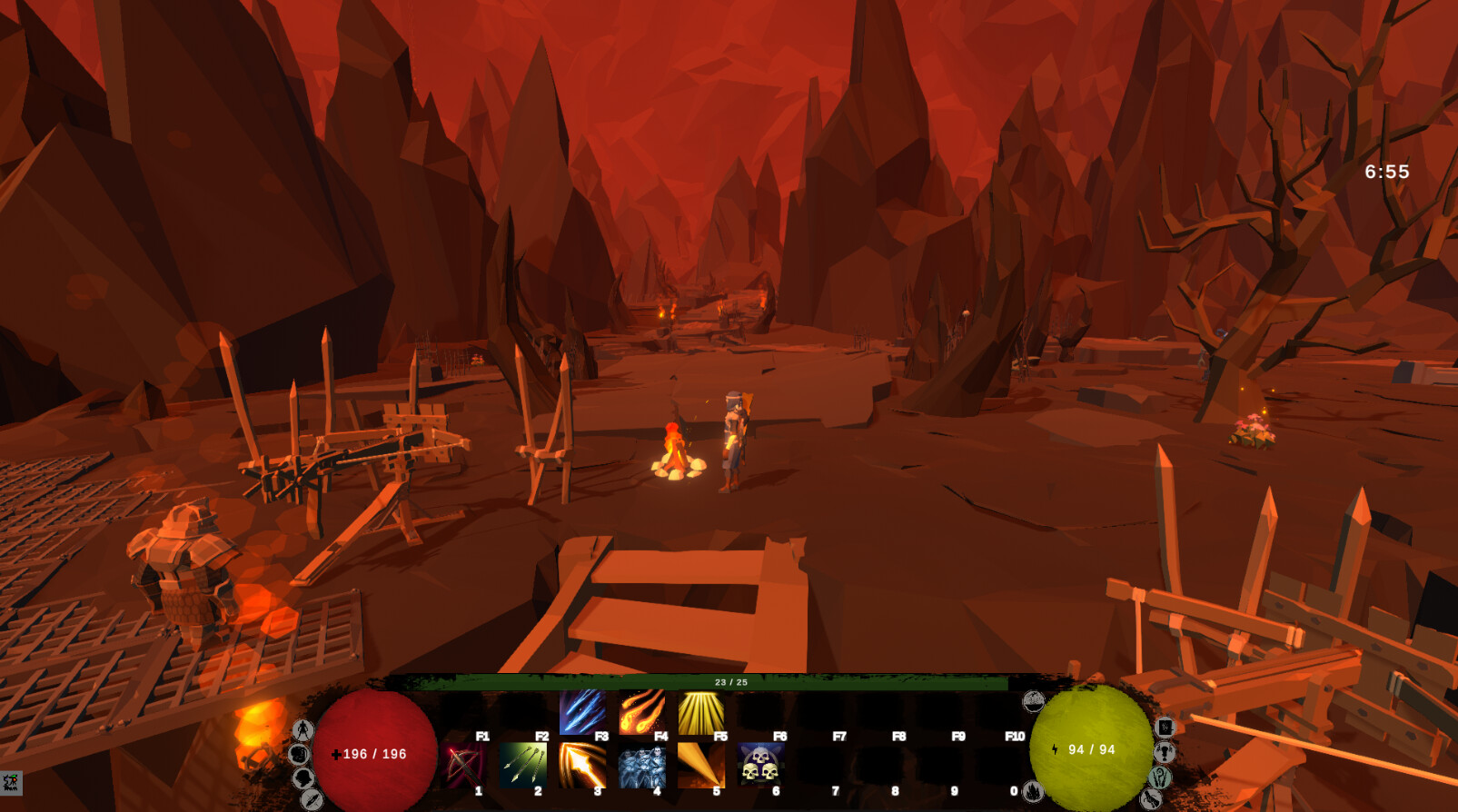The width and height of the screenshot is (1458, 812).
Task: Activate the green multishot arrows ability in slot 2
Action: point(523,764)
